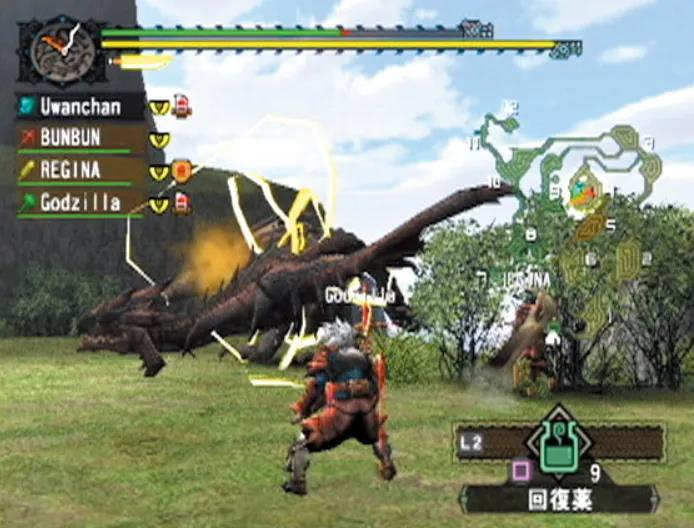
Task: Click Godzilla's party nameplate
Action: tap(80, 203)
